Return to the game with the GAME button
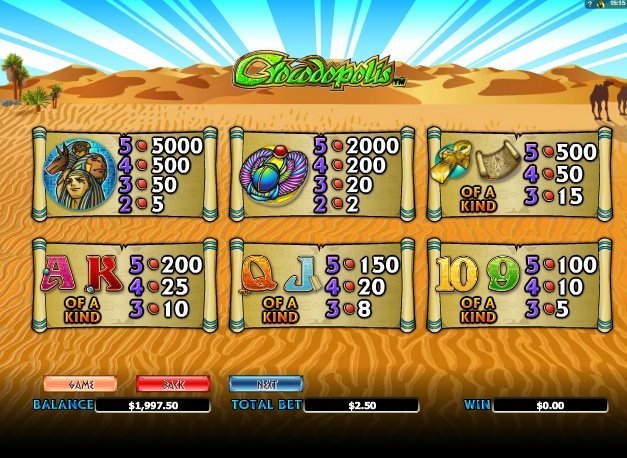627x458 pixels. 80,384
